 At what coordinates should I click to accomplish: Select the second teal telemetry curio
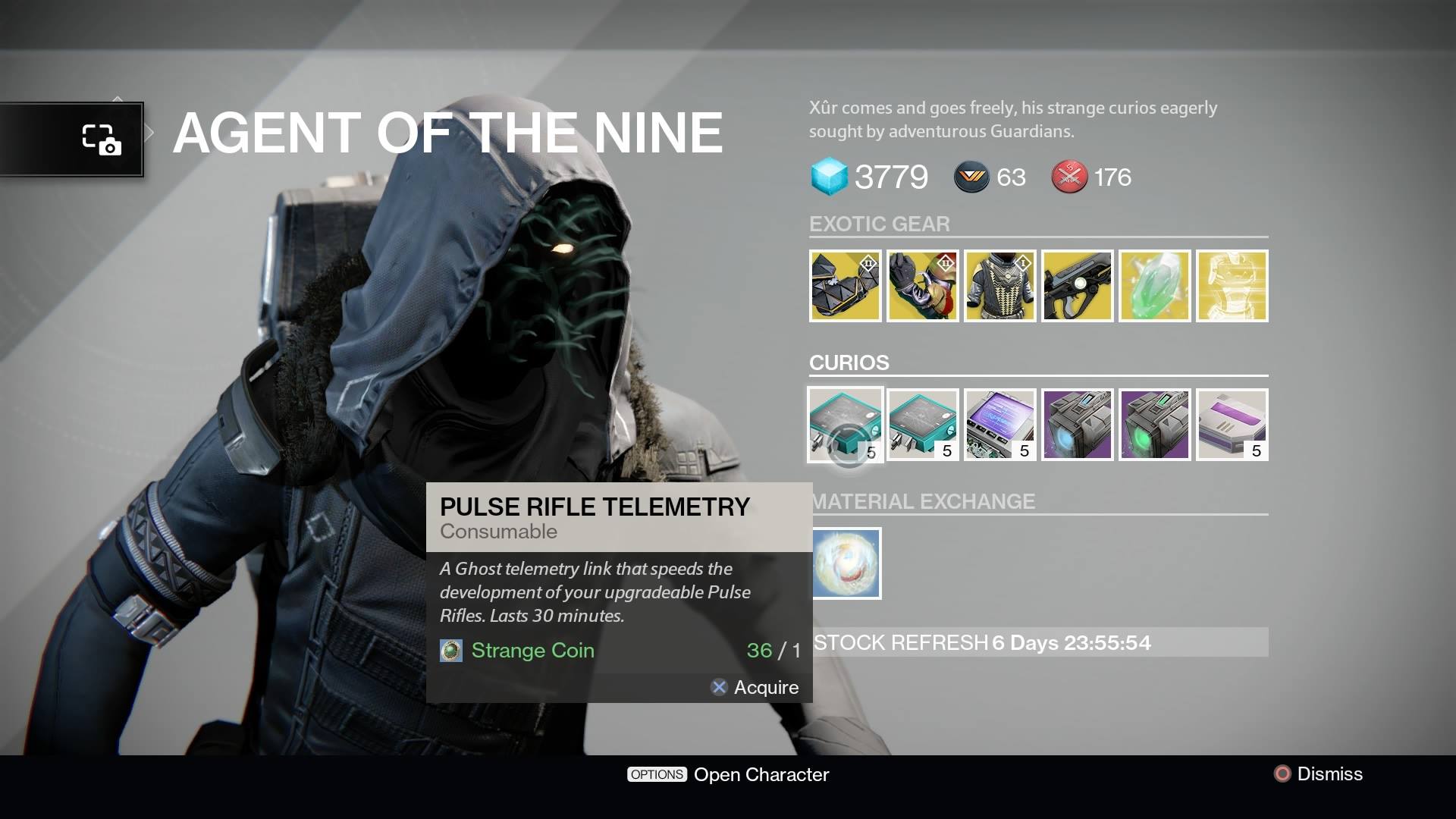tap(922, 424)
